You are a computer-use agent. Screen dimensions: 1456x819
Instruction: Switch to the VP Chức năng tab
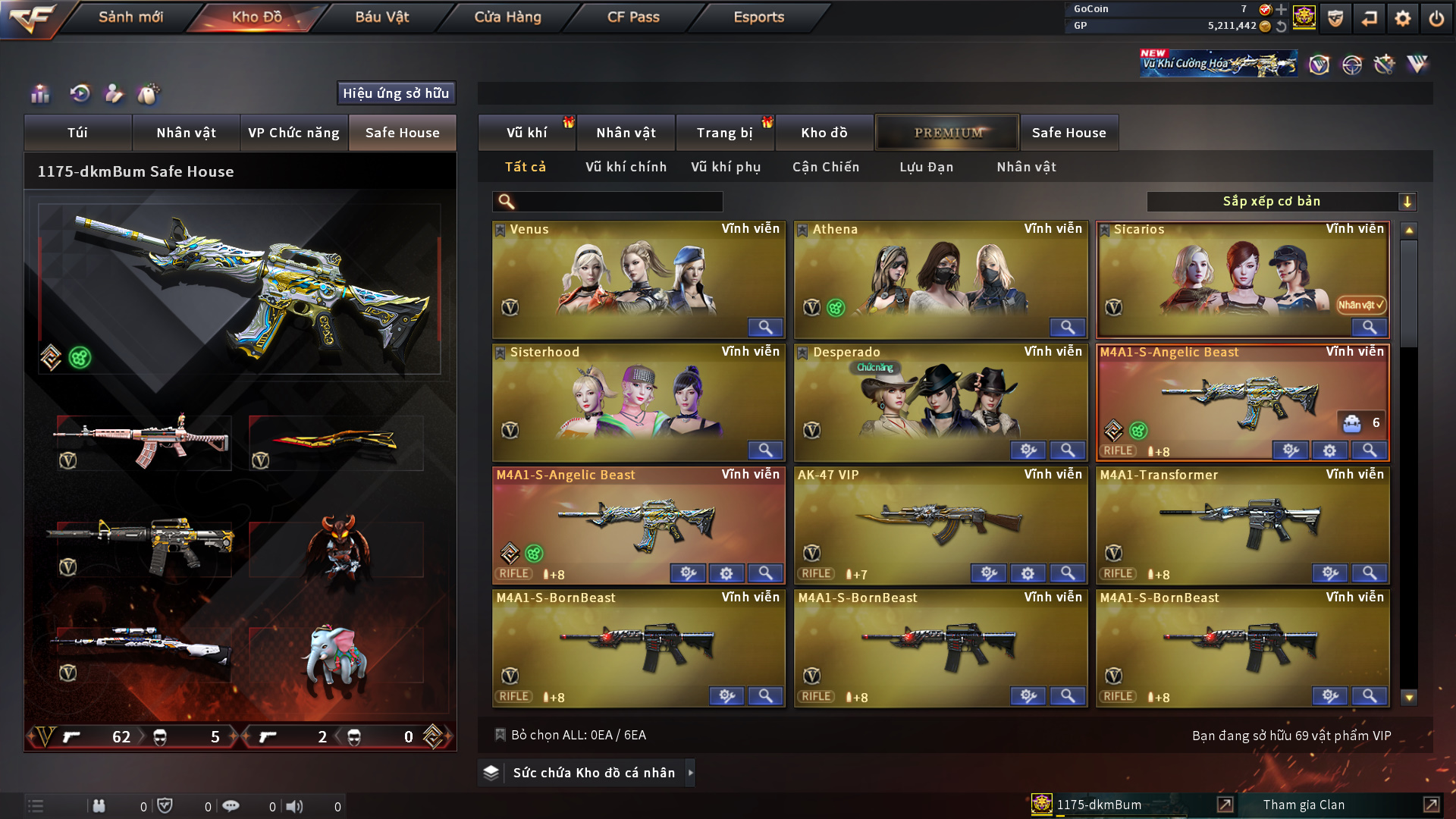pos(293,133)
